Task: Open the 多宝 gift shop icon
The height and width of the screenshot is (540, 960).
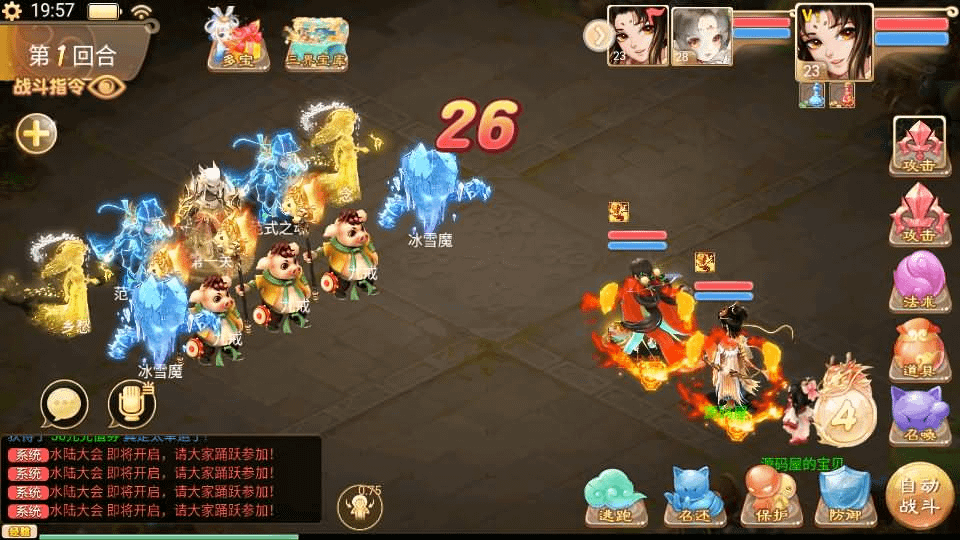Action: pyautogui.click(x=236, y=42)
